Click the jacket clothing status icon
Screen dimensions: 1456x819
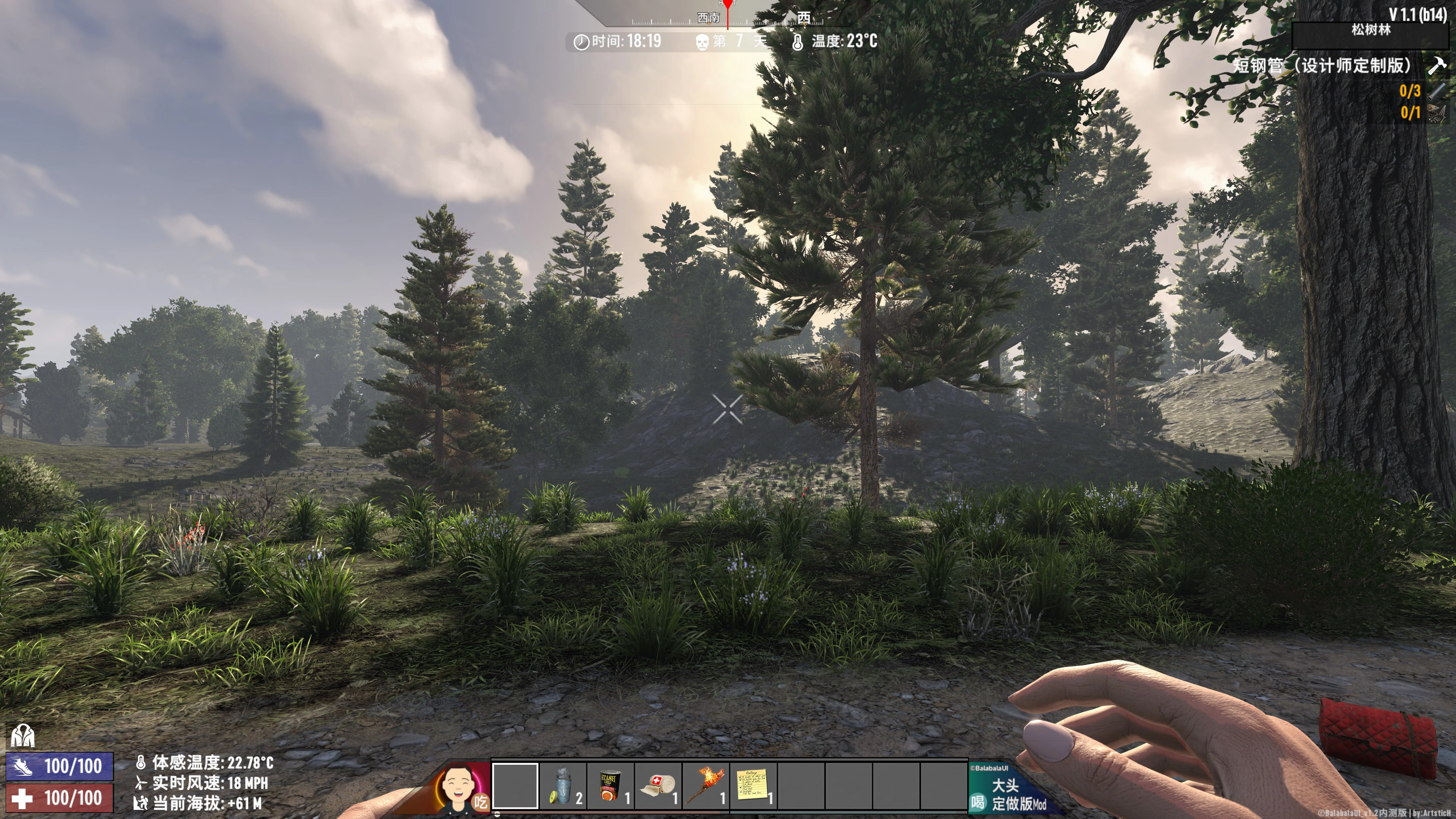click(23, 735)
